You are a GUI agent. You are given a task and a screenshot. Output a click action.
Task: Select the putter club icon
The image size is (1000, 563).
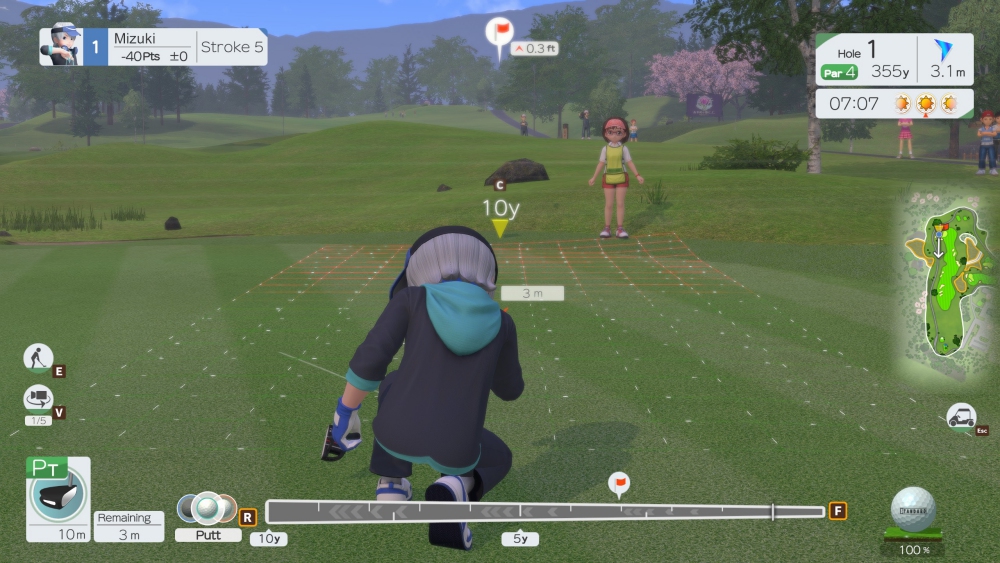58,493
